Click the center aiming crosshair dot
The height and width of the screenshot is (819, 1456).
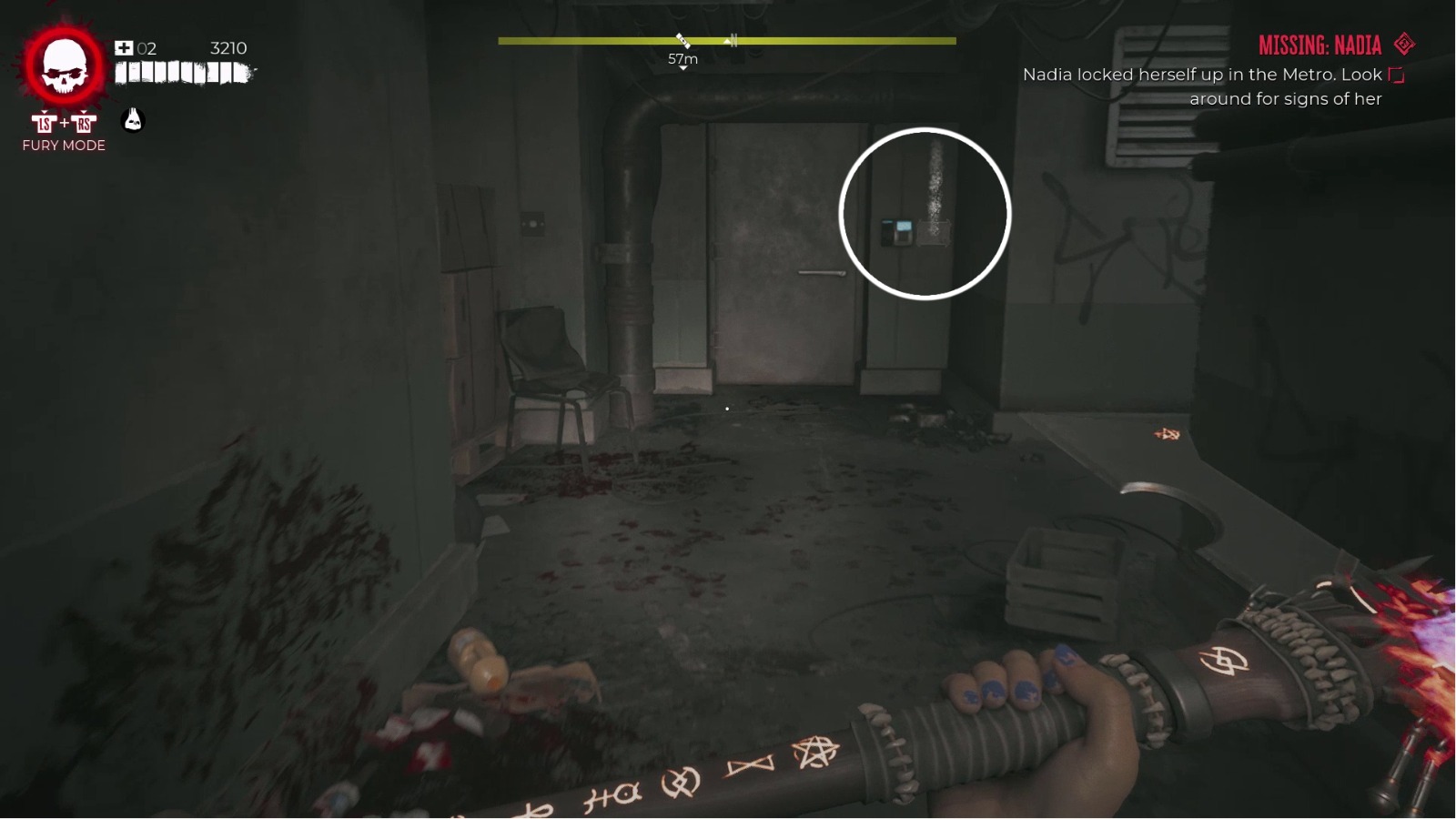click(x=725, y=409)
